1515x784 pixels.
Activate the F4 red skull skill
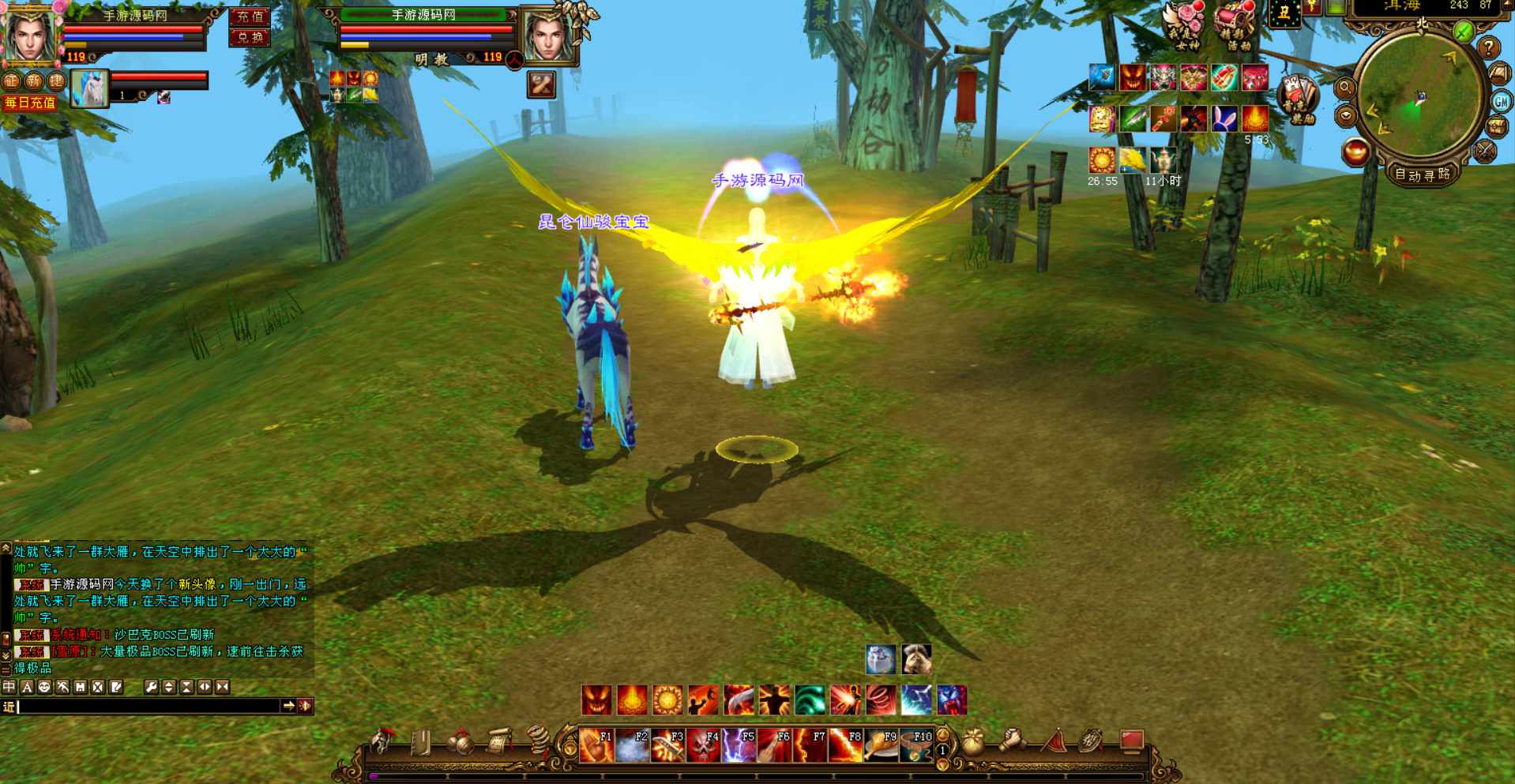(702, 745)
